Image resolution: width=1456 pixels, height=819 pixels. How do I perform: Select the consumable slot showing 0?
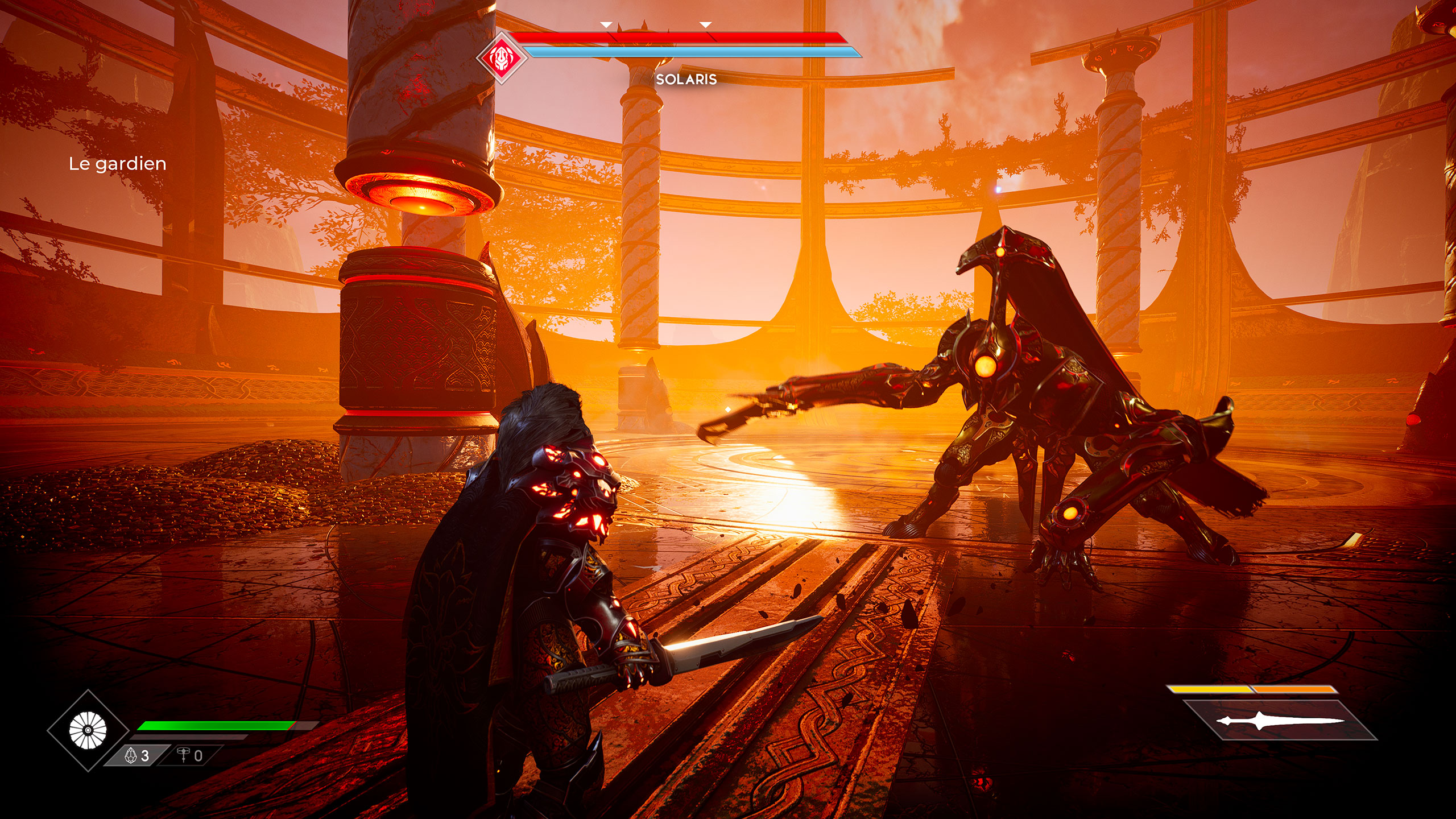pyautogui.click(x=190, y=755)
